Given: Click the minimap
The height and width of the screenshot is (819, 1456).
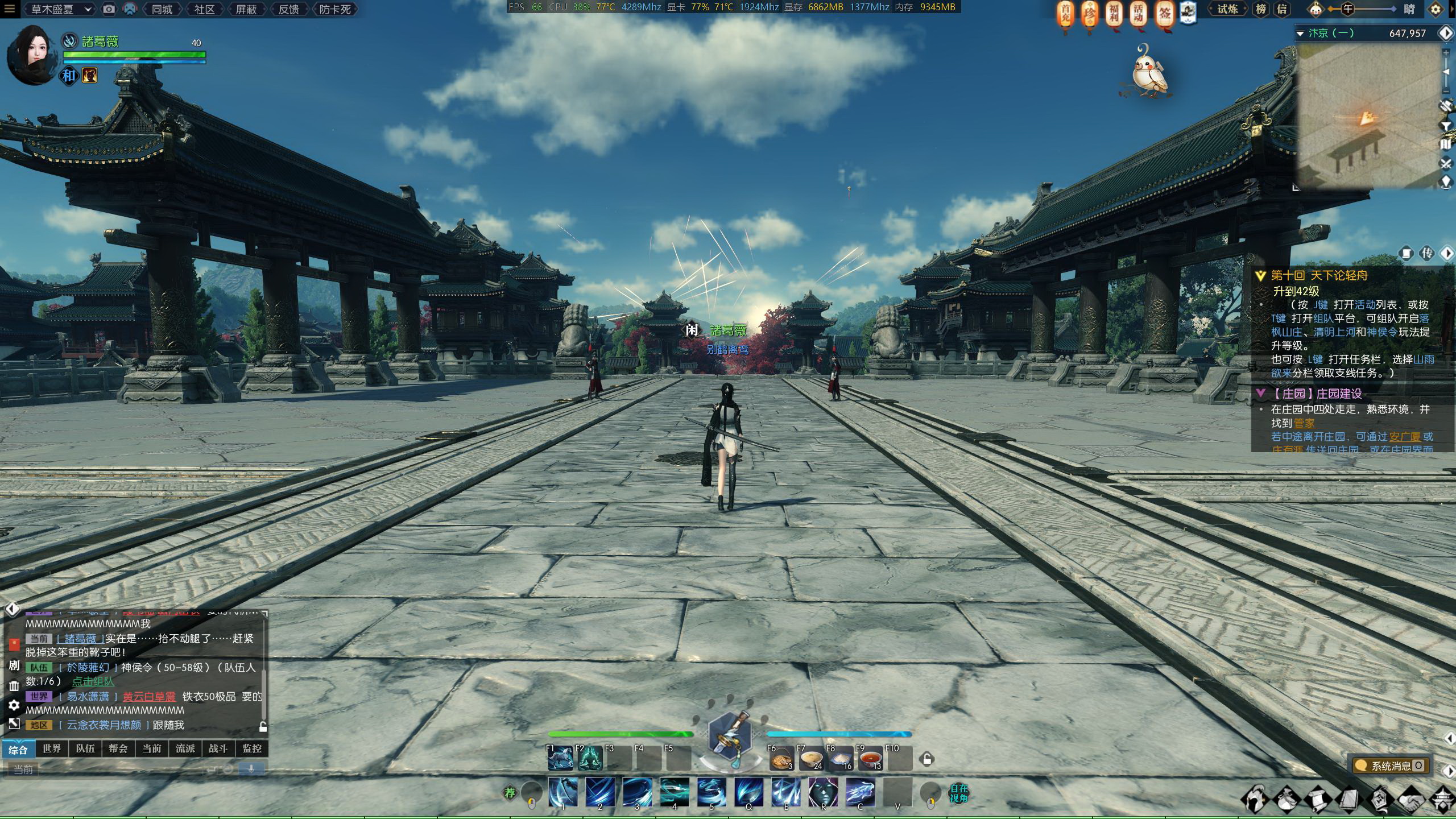Looking at the screenshot, I should point(1365,119).
